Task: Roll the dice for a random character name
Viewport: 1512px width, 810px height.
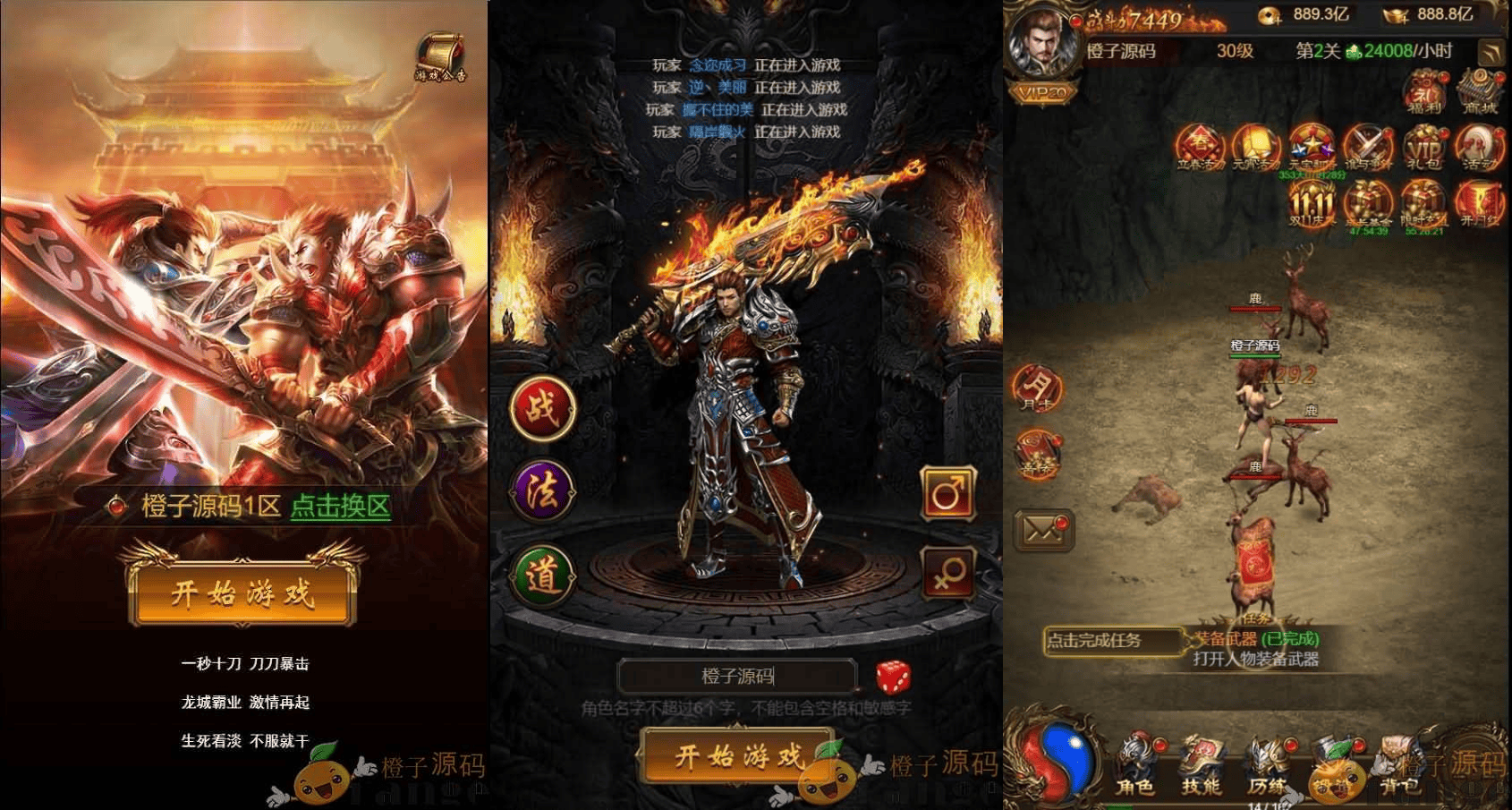Action: 890,678
